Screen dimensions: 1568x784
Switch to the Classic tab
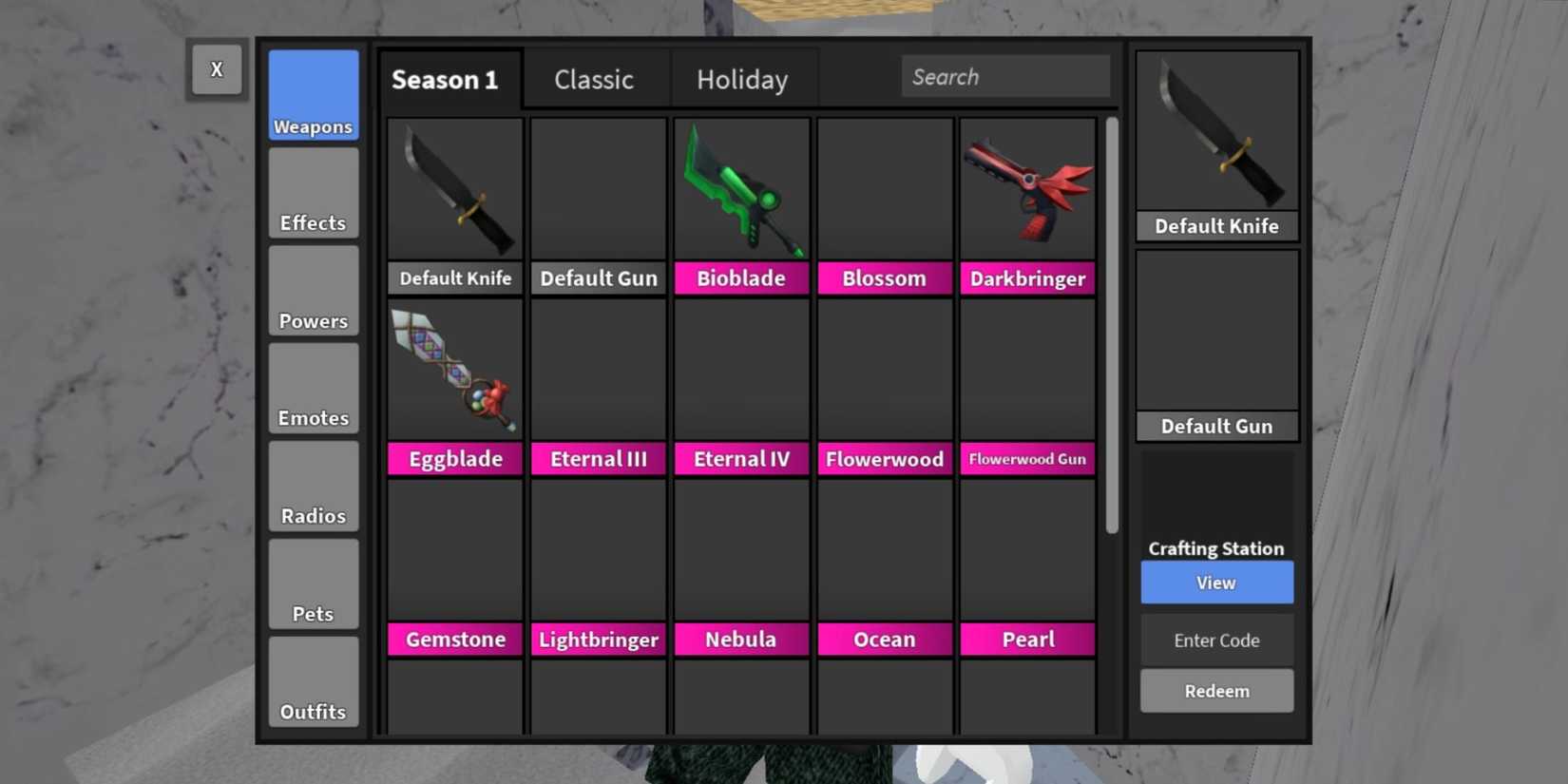point(593,80)
